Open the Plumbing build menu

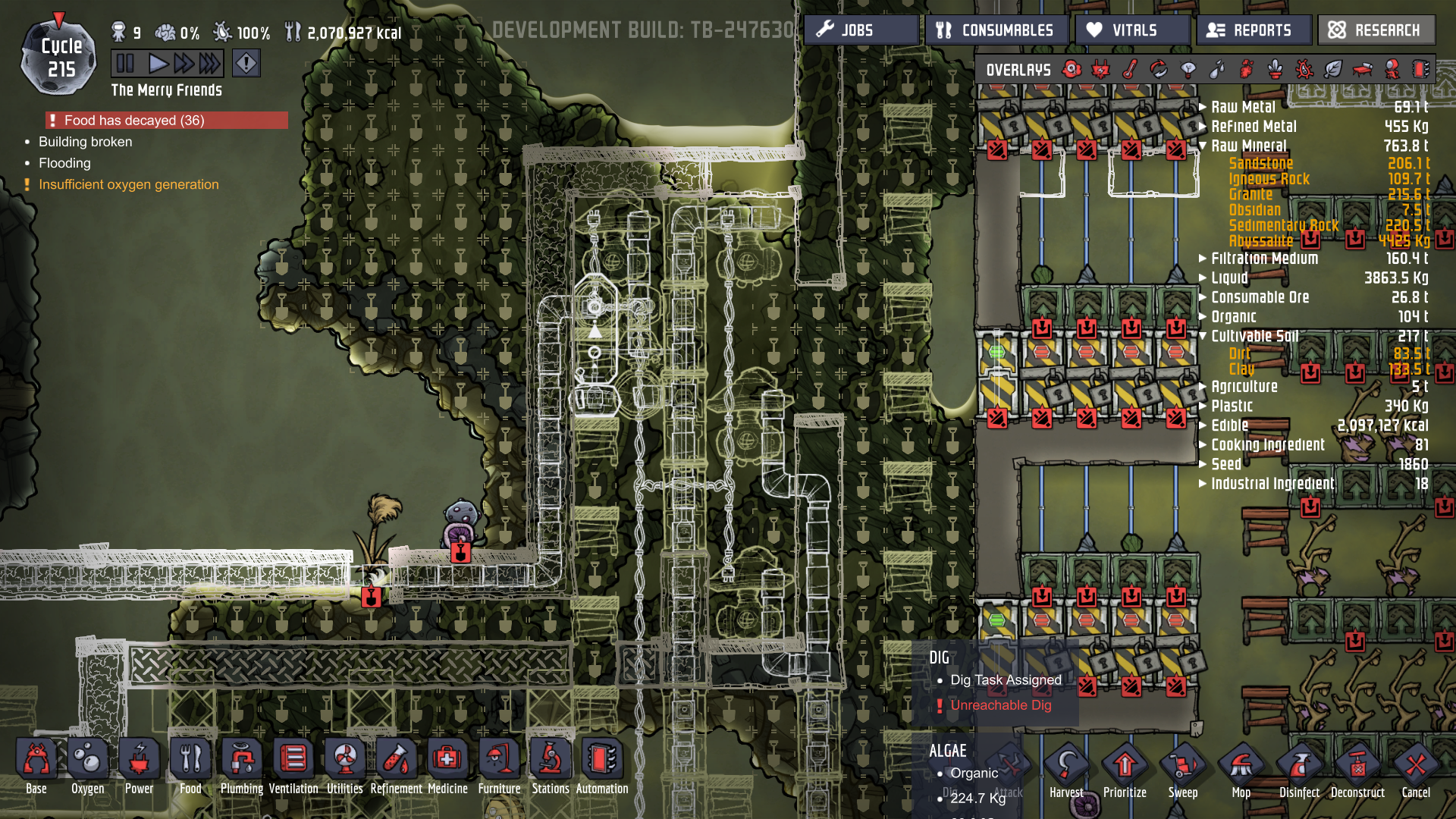[x=242, y=766]
